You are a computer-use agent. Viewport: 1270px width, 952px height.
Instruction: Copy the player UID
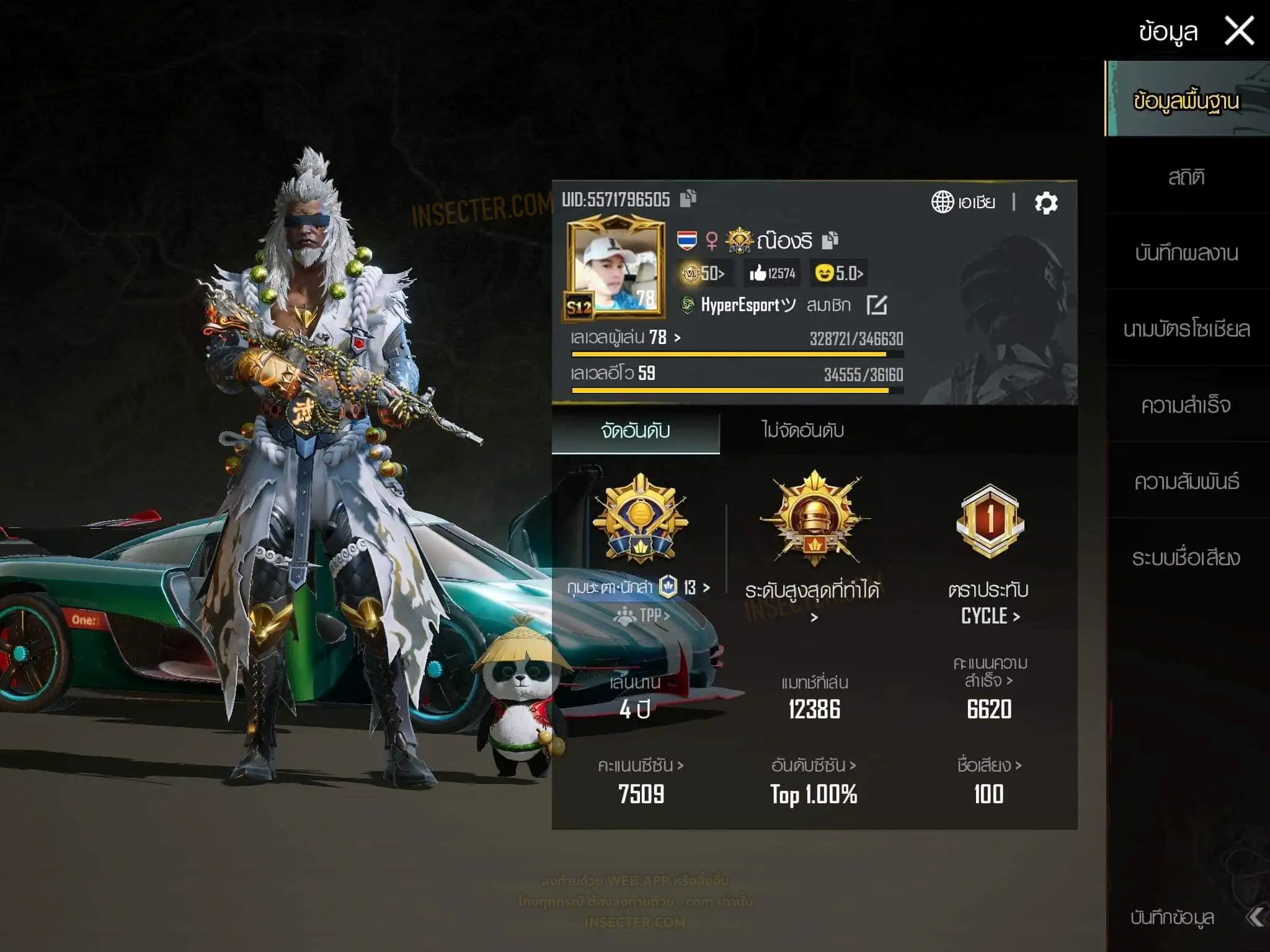(688, 198)
